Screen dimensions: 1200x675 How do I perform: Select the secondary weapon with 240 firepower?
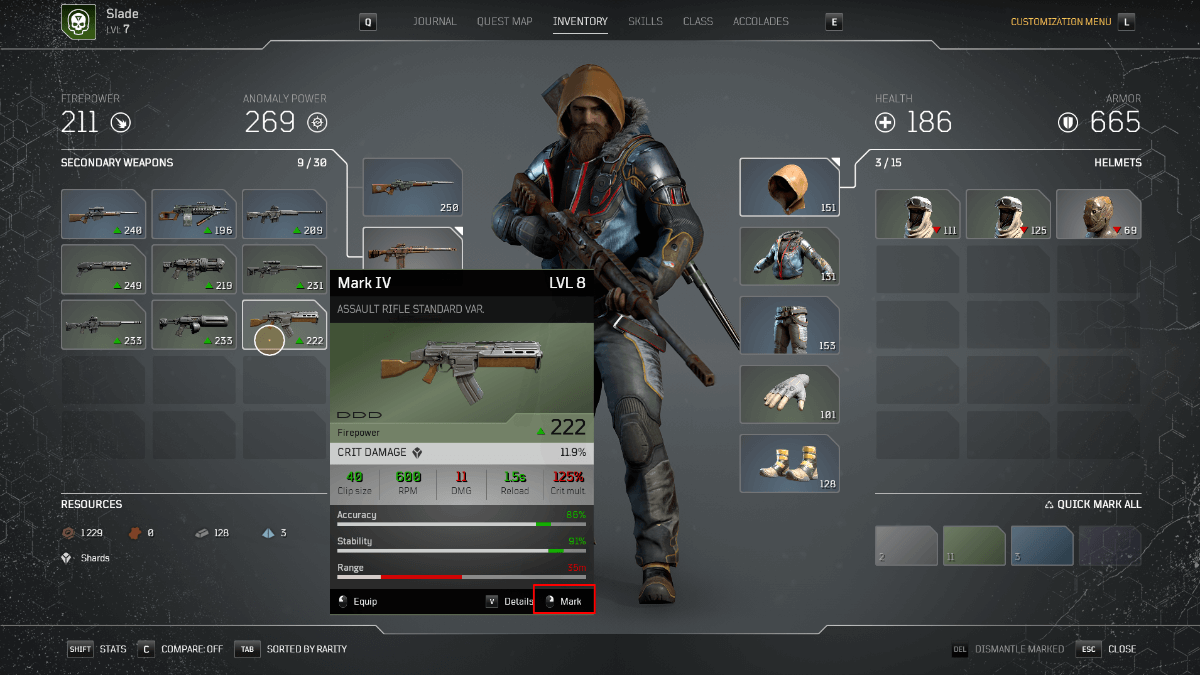pyautogui.click(x=104, y=214)
